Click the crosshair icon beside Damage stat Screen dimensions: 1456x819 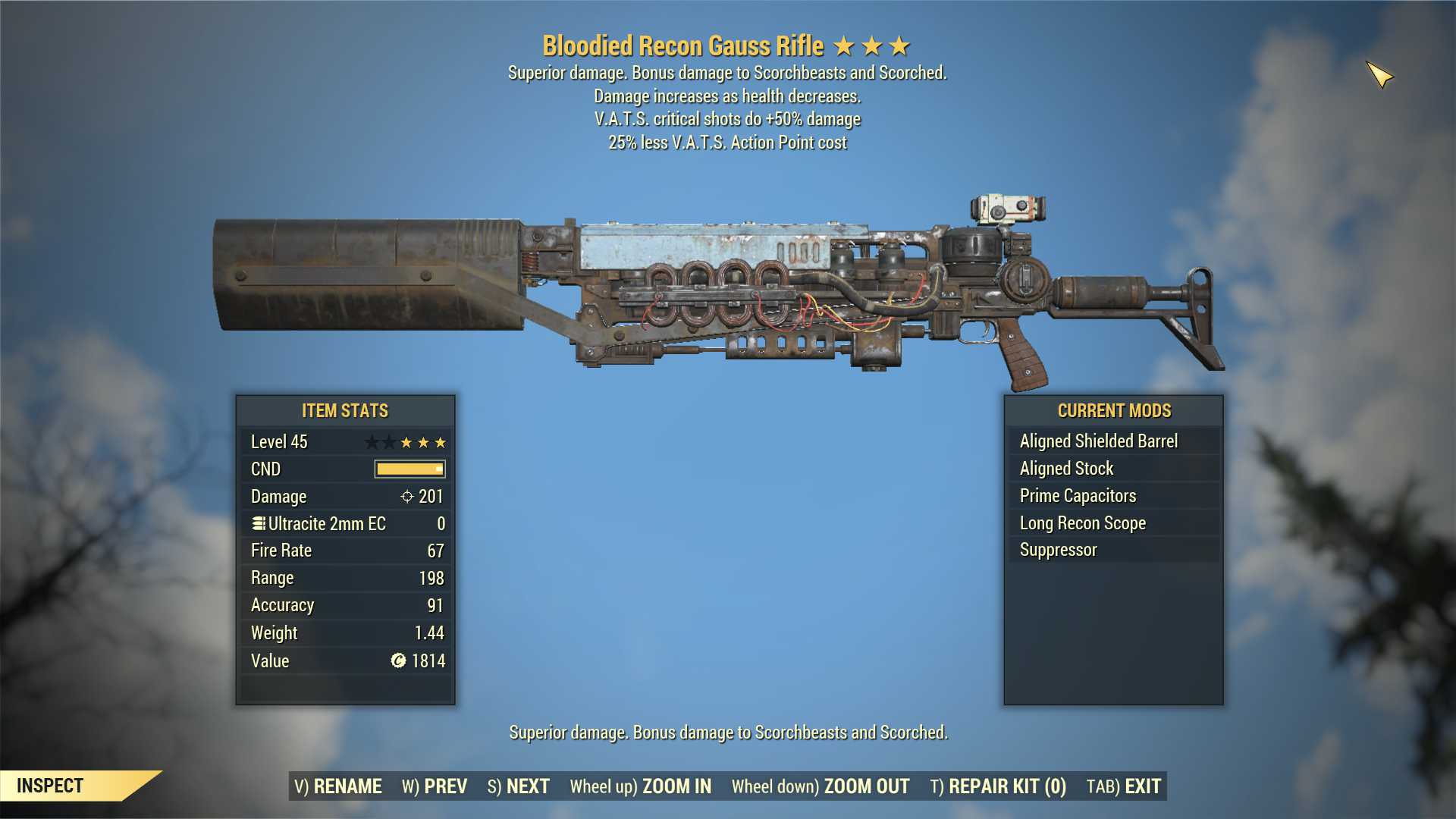point(406,496)
